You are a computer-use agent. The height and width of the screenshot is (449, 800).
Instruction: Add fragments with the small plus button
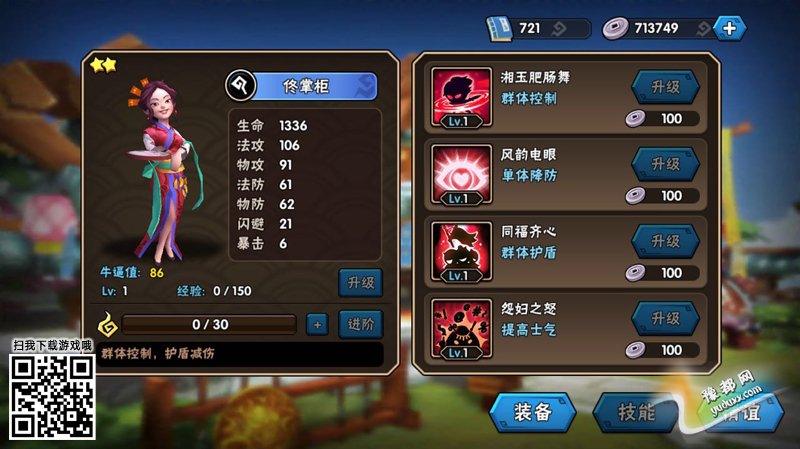click(316, 324)
